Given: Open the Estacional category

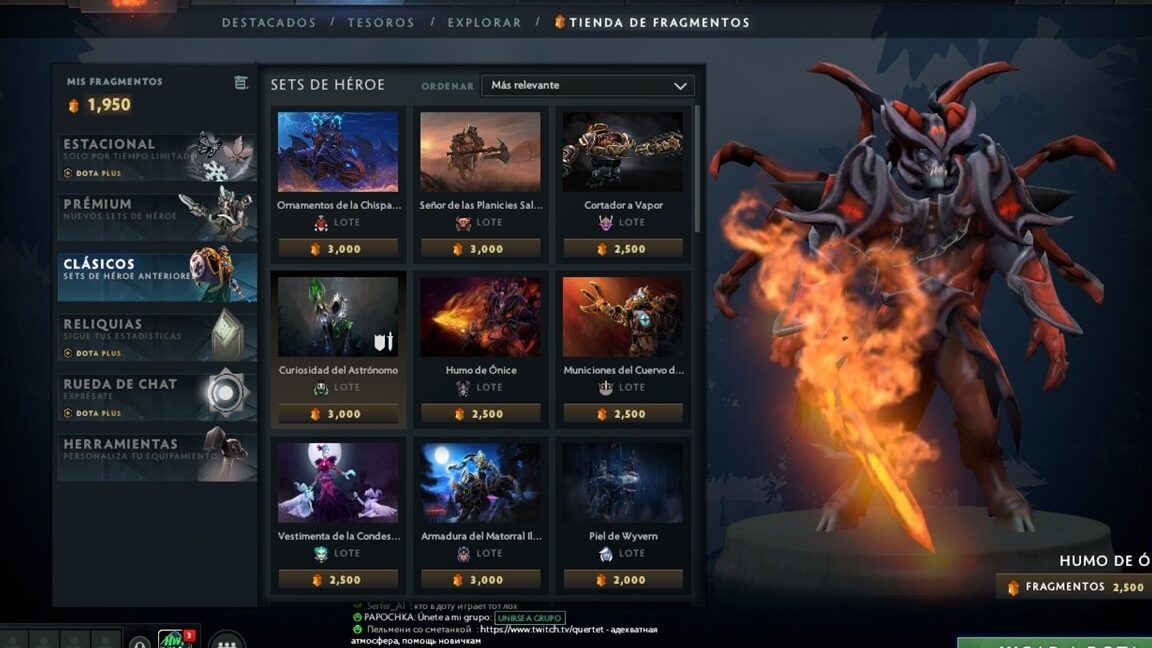Looking at the screenshot, I should click(x=157, y=157).
